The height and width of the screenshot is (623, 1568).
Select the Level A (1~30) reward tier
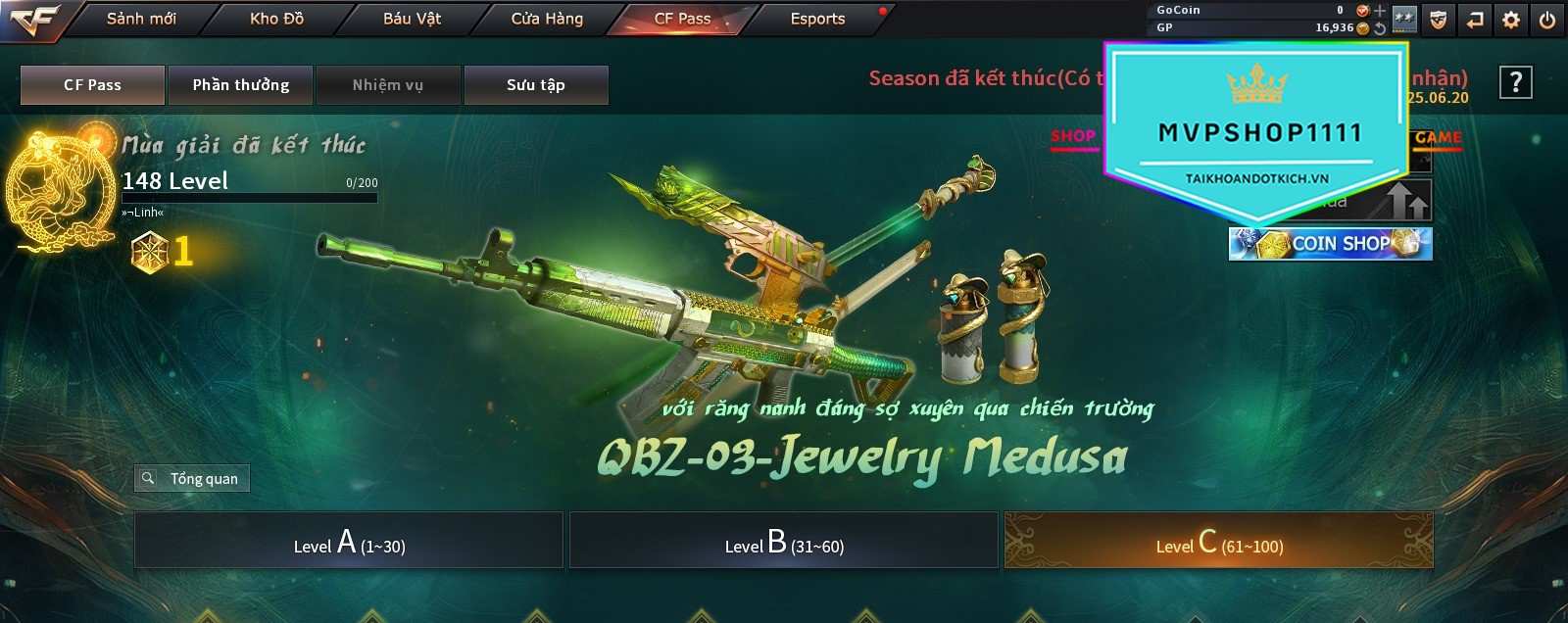[x=349, y=541]
